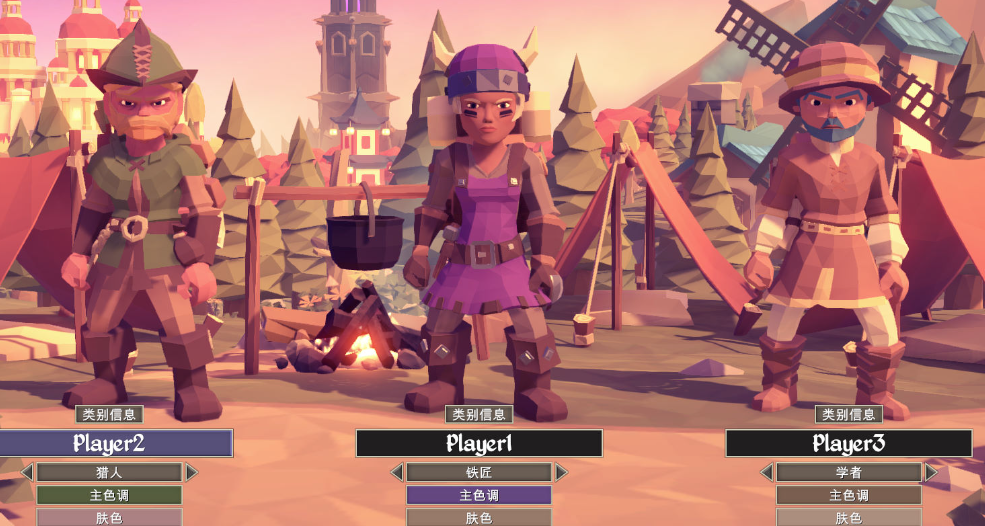Click left arrow beside 学者 class
Screen dimensions: 985x526
click(x=767, y=472)
